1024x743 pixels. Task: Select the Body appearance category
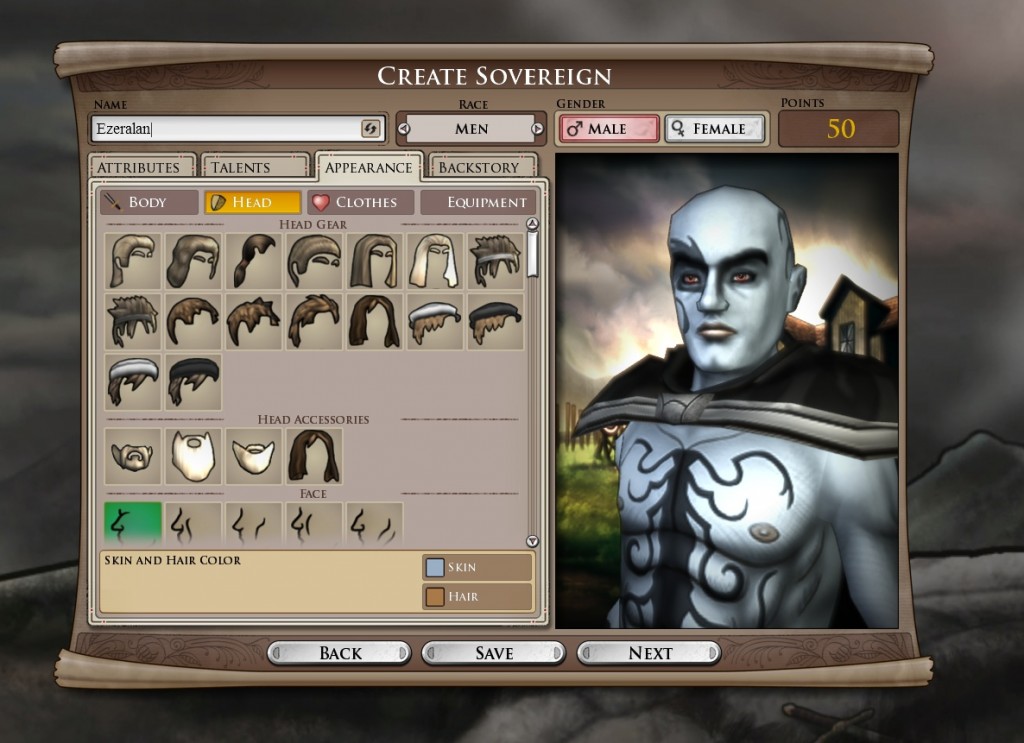(x=148, y=202)
